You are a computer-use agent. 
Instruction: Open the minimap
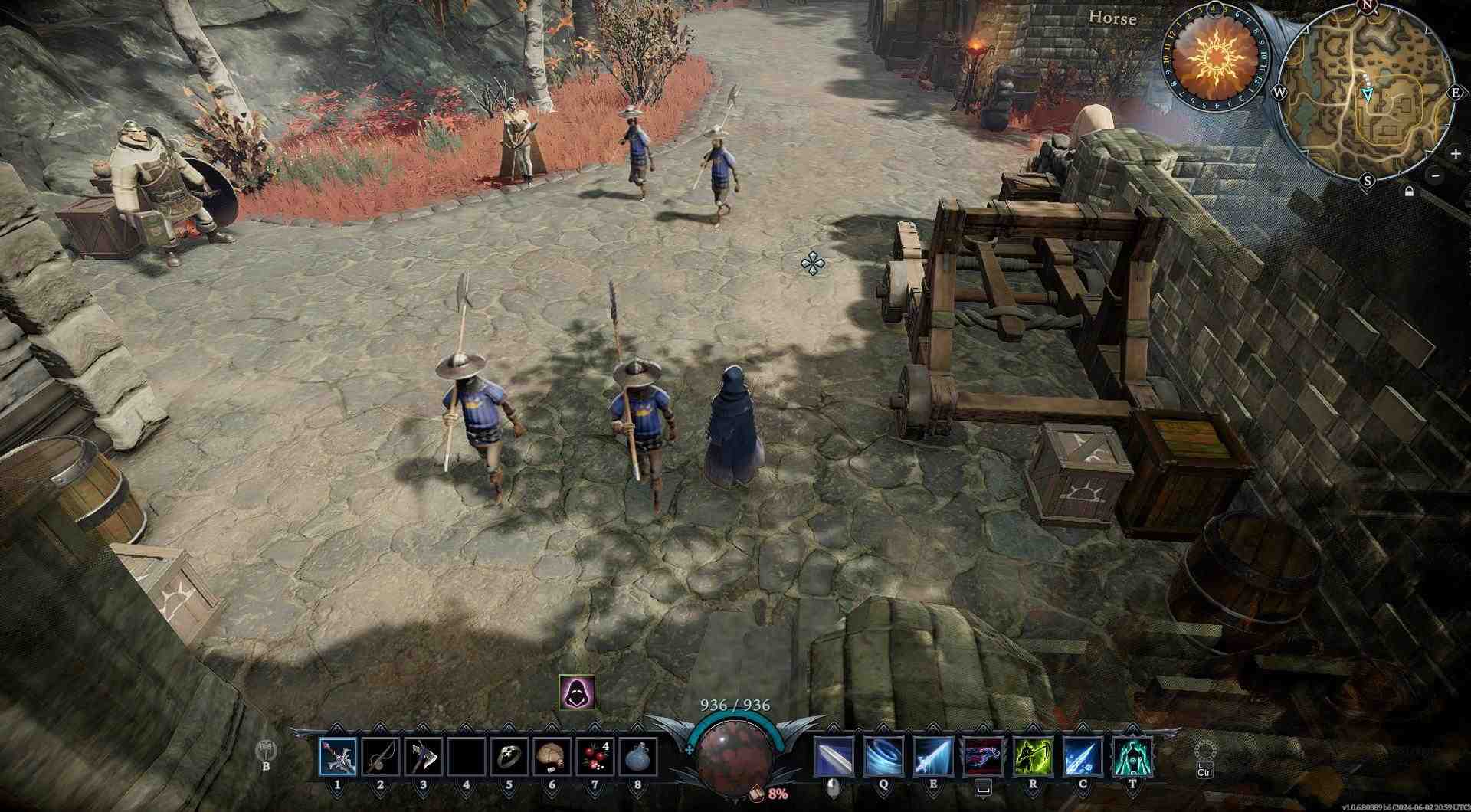click(x=1367, y=93)
